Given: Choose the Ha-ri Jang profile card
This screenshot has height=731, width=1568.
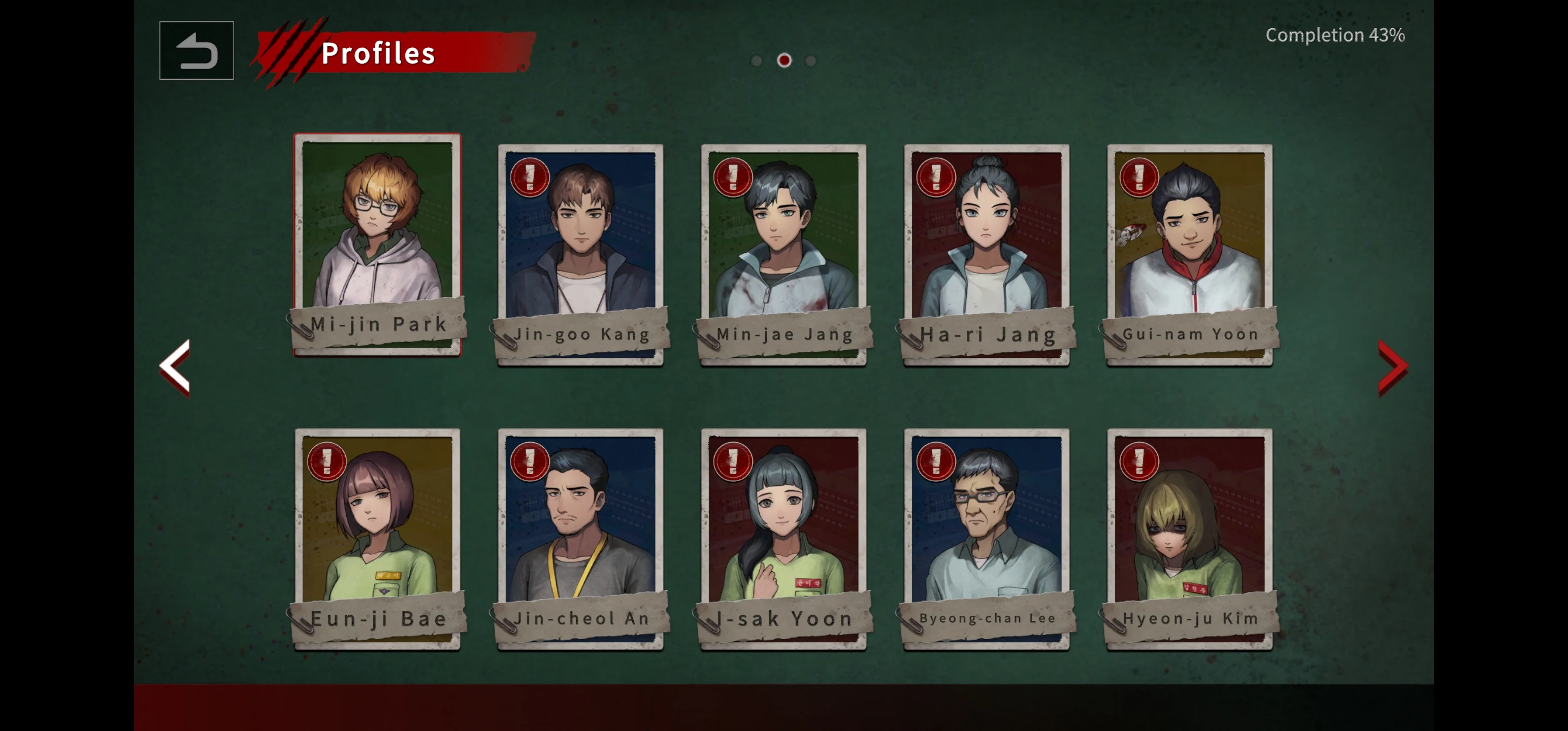Looking at the screenshot, I should pyautogui.click(x=986, y=254).
